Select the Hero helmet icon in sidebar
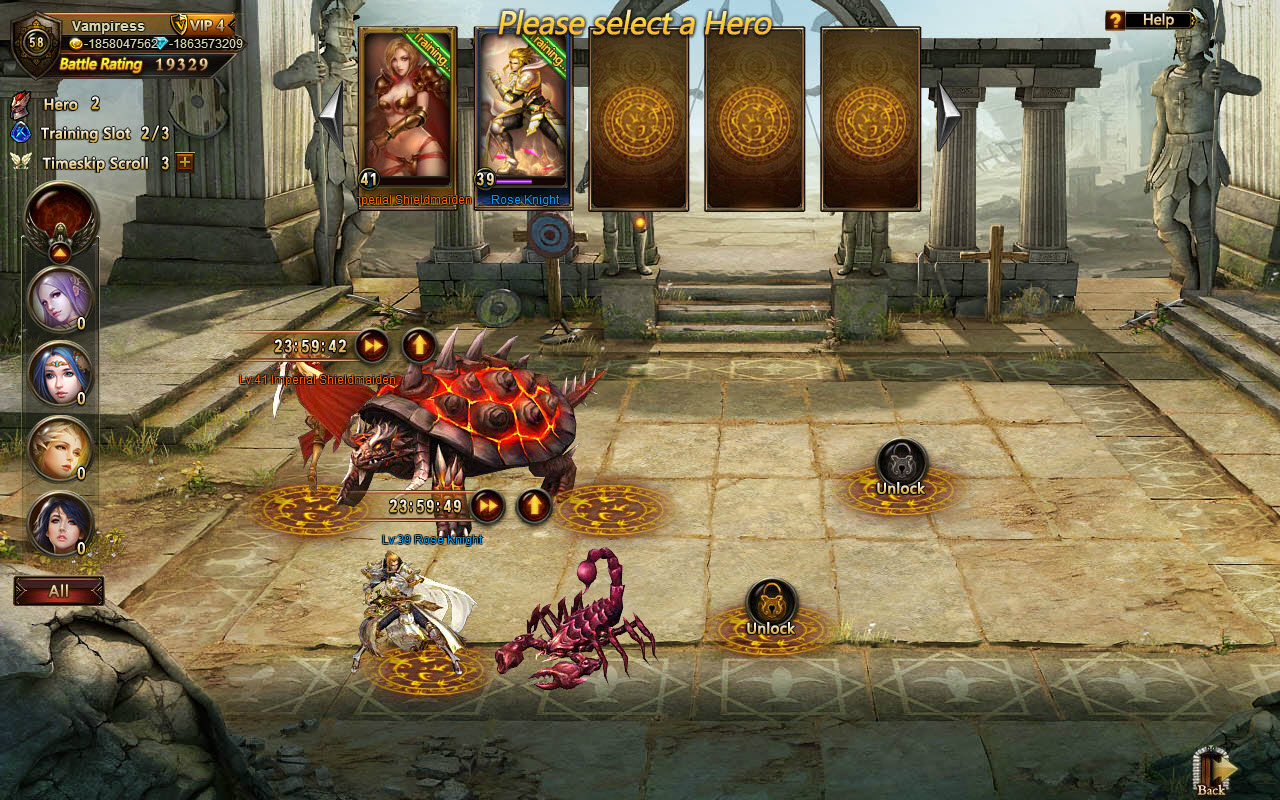1280x800 pixels. (x=20, y=104)
